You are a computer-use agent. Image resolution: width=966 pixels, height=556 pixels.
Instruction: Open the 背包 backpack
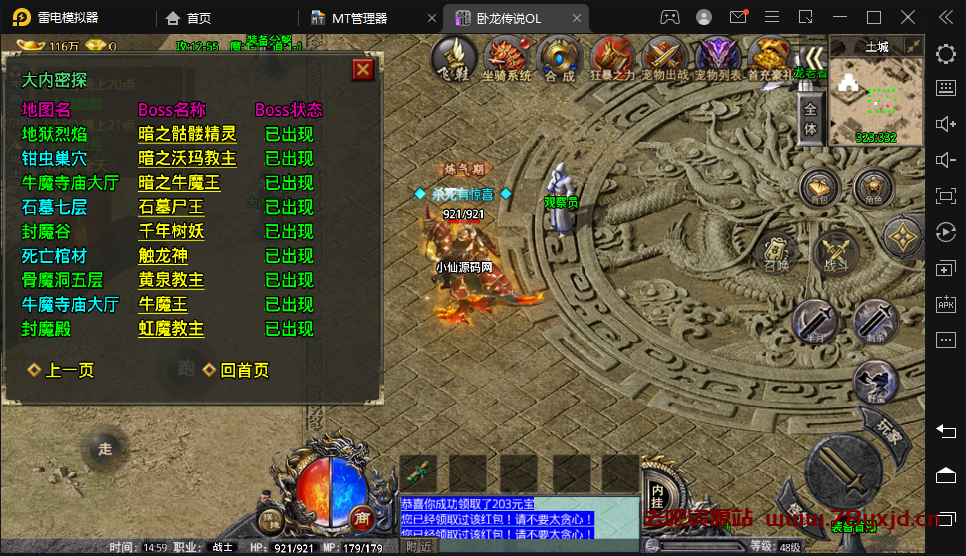pyautogui.click(x=818, y=187)
